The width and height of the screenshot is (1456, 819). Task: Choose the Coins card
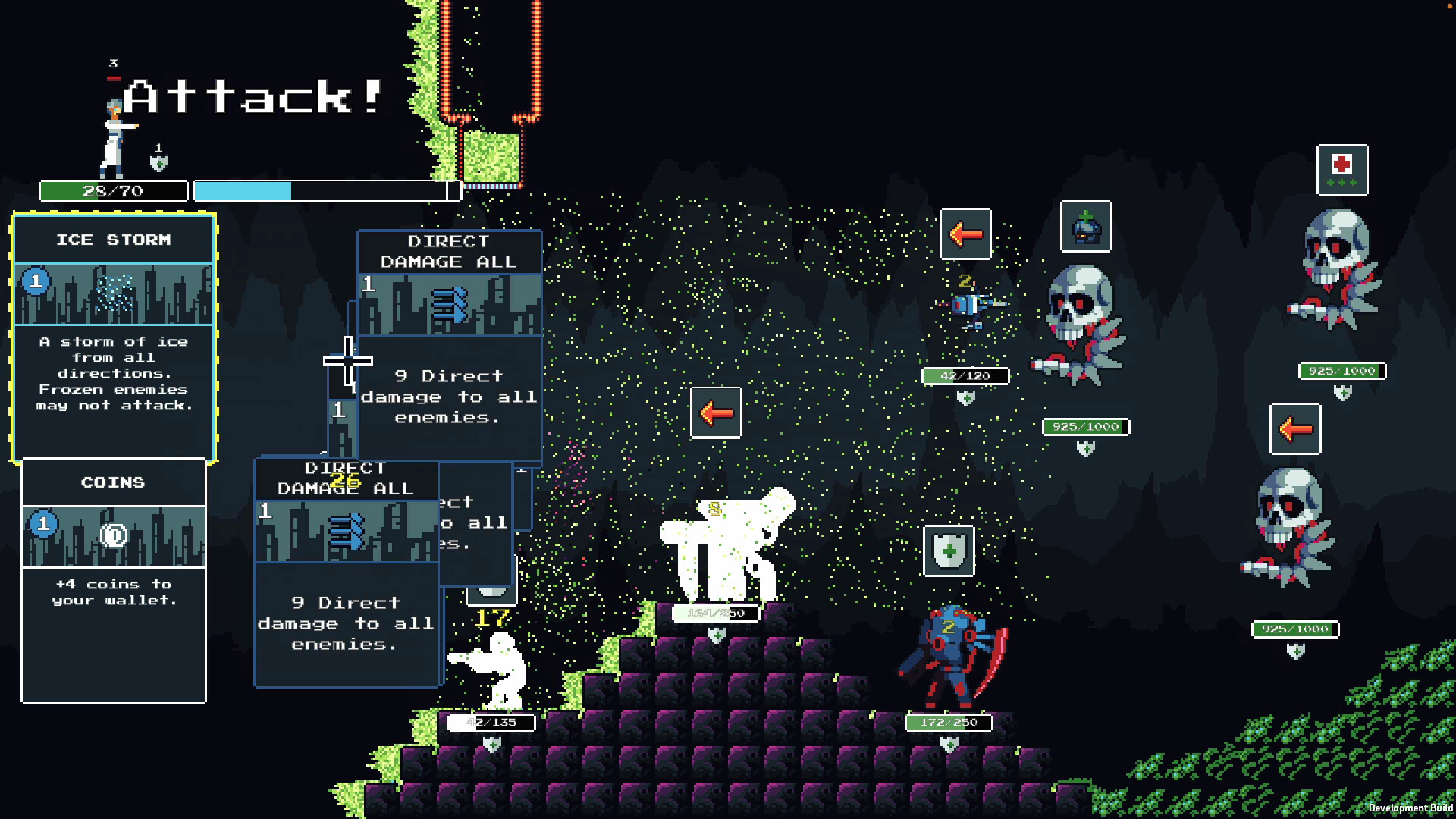coord(114,580)
